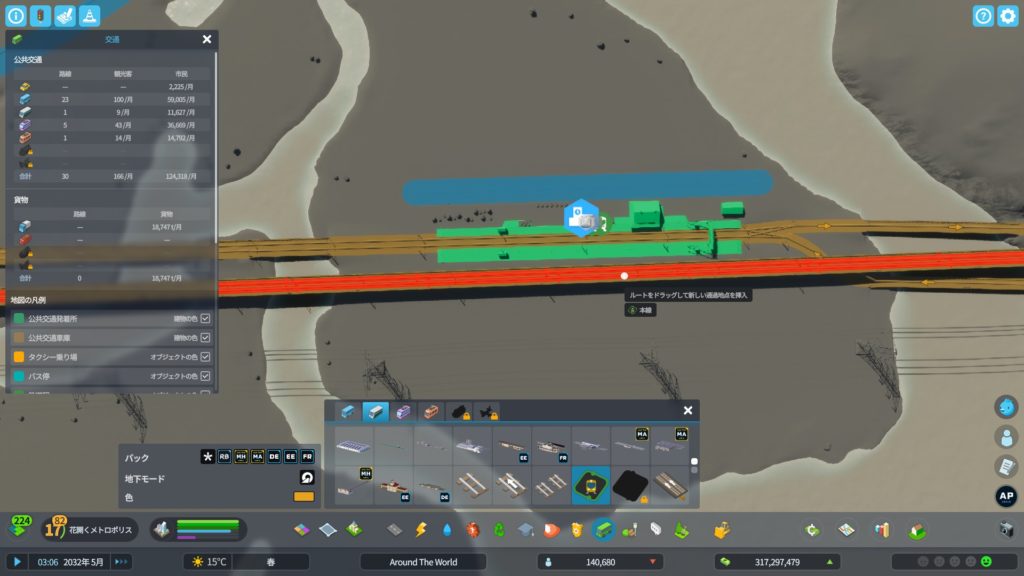Open the info views button

tap(15, 15)
